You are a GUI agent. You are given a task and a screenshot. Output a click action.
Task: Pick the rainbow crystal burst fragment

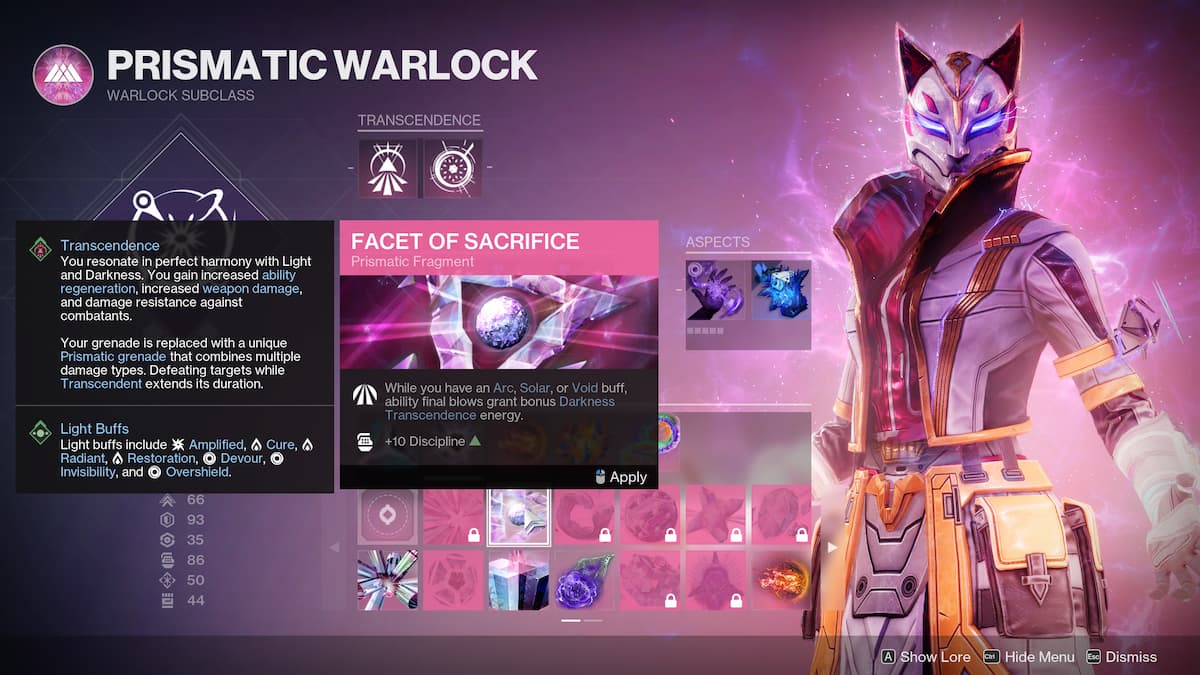(387, 580)
